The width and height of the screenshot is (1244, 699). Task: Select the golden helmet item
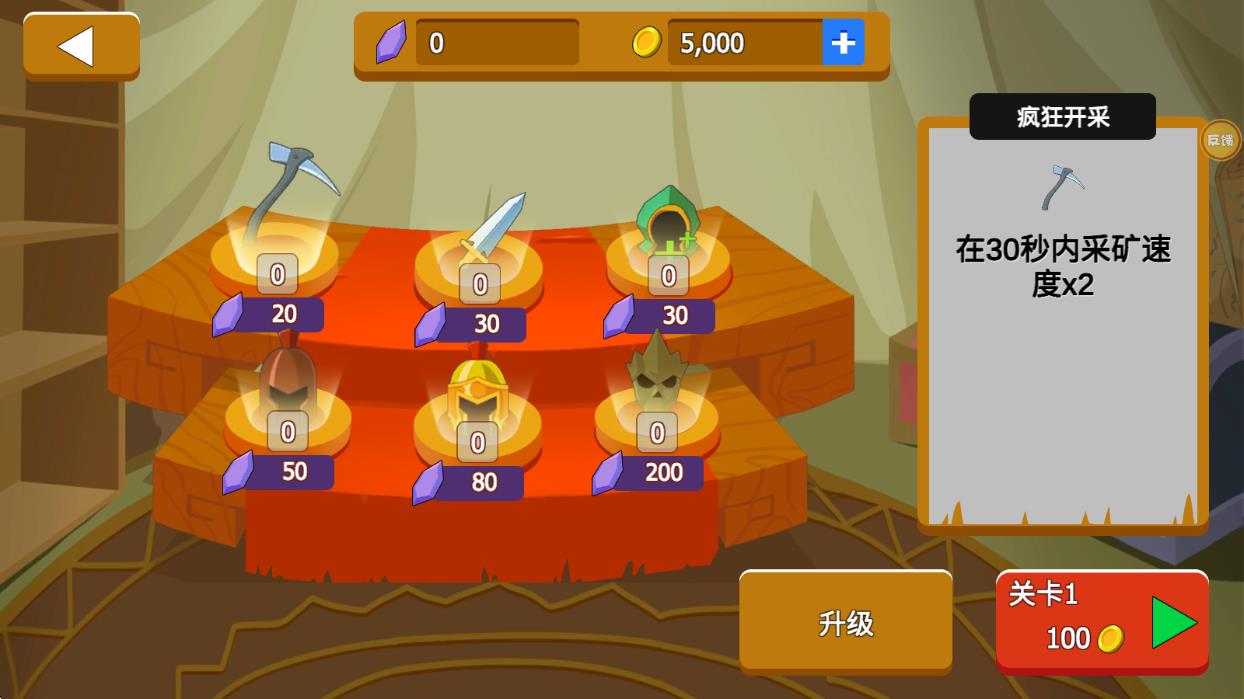pyautogui.click(x=478, y=395)
